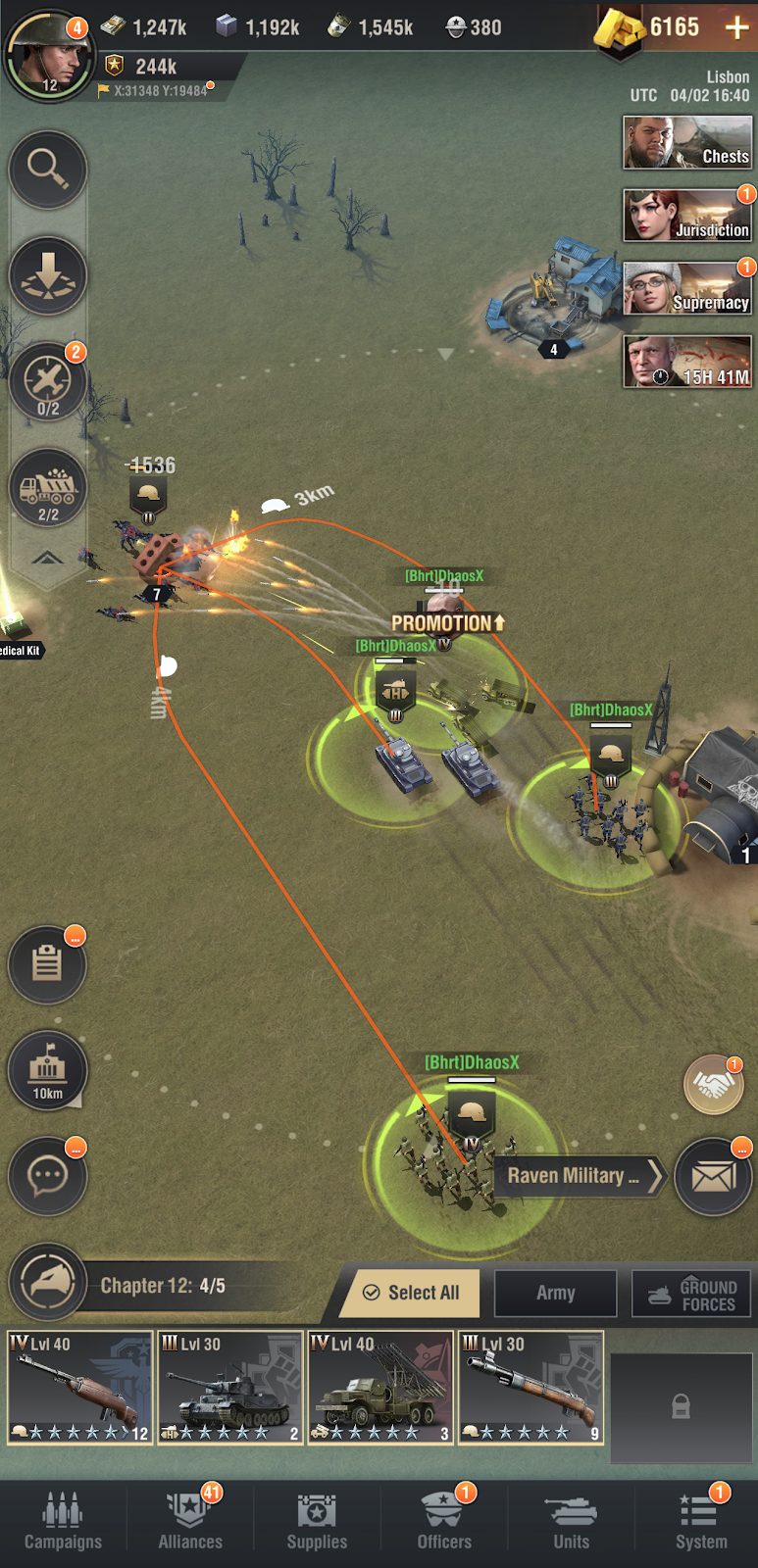Open the chat speech bubble
This screenshot has width=758, height=1568.
point(48,1175)
